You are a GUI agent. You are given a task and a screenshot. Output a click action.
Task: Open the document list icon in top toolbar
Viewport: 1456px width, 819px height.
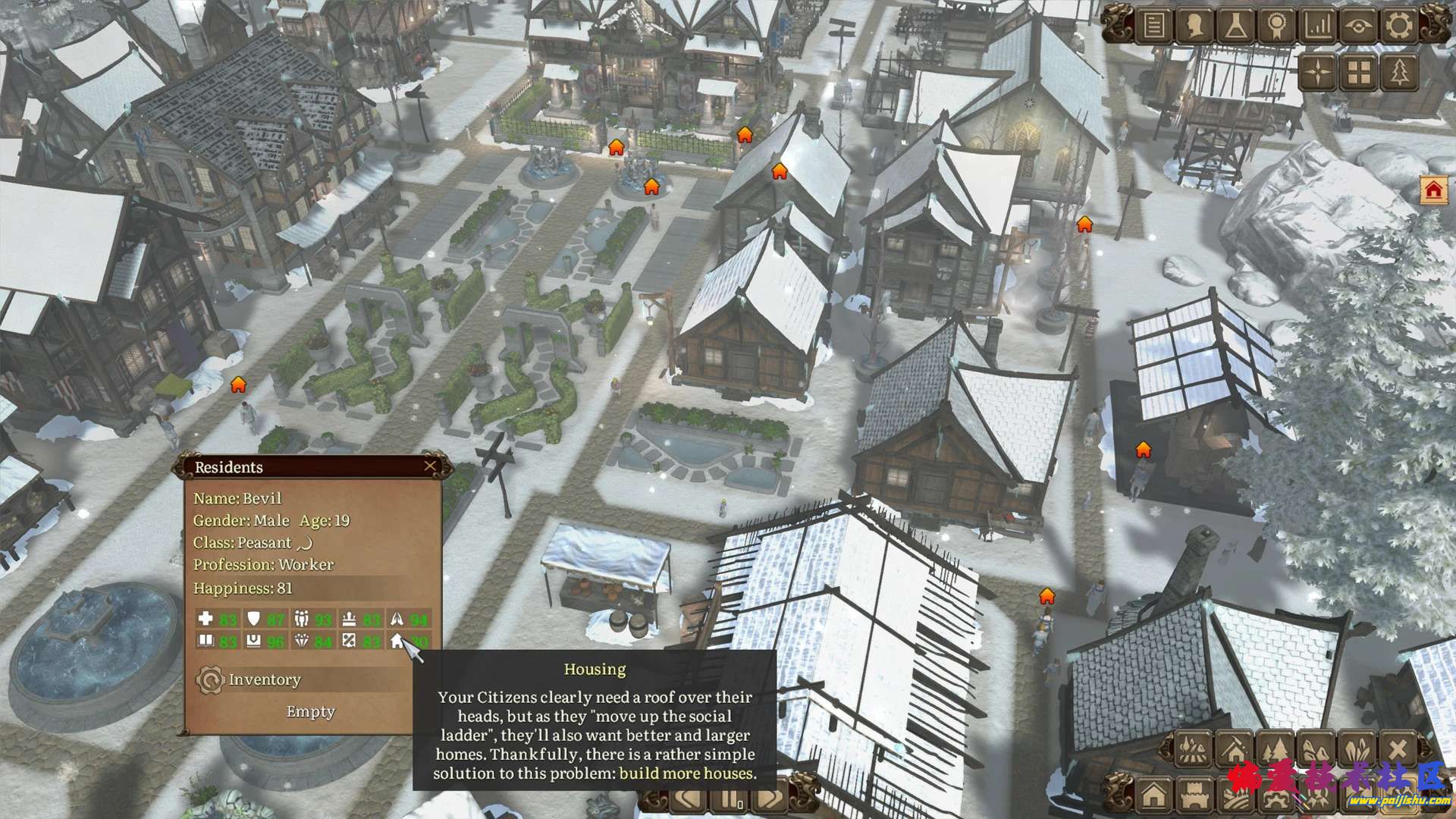coord(1153,27)
